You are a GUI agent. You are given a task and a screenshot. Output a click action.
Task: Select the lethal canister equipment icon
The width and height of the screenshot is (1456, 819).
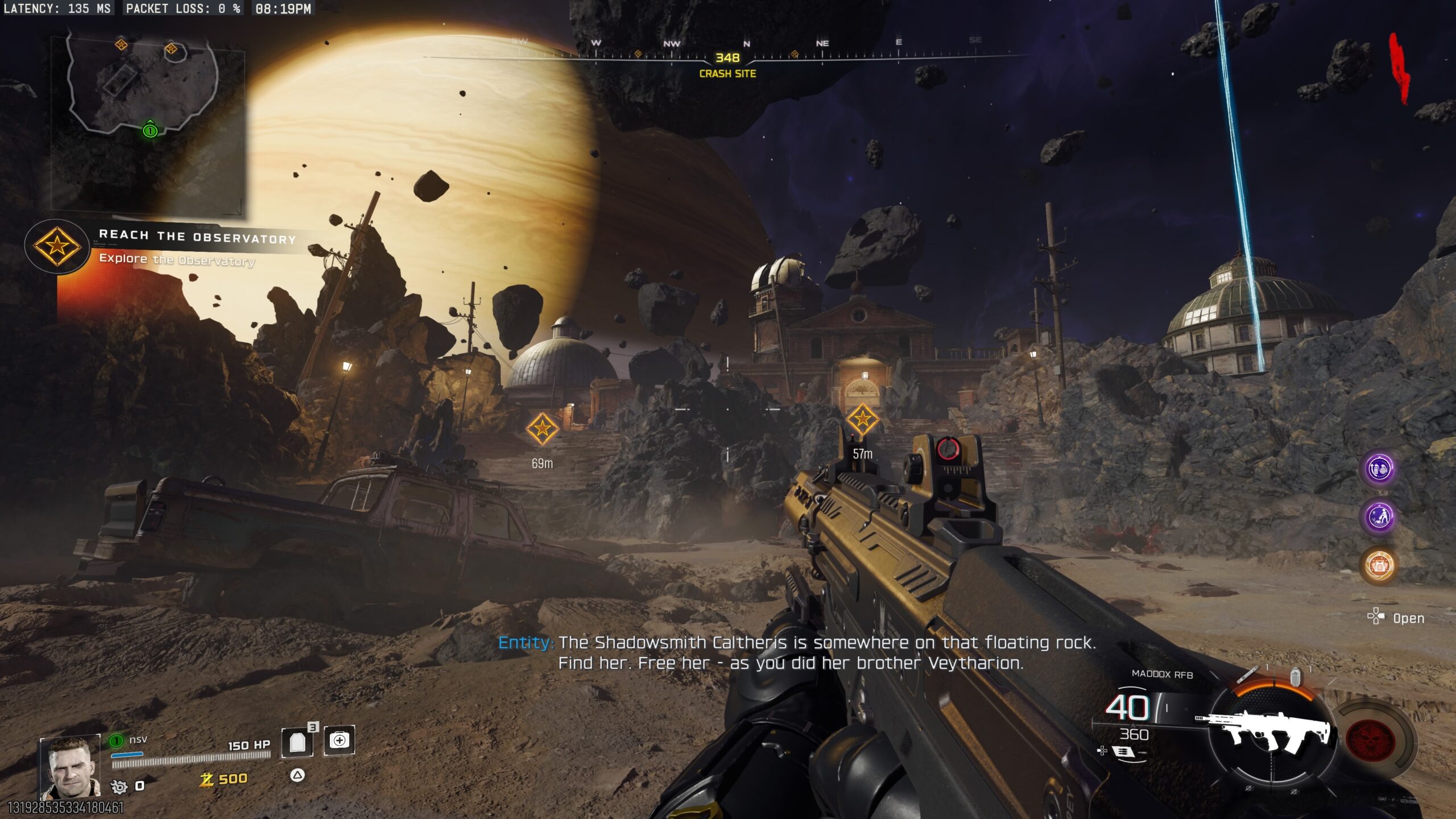[x=1296, y=676]
